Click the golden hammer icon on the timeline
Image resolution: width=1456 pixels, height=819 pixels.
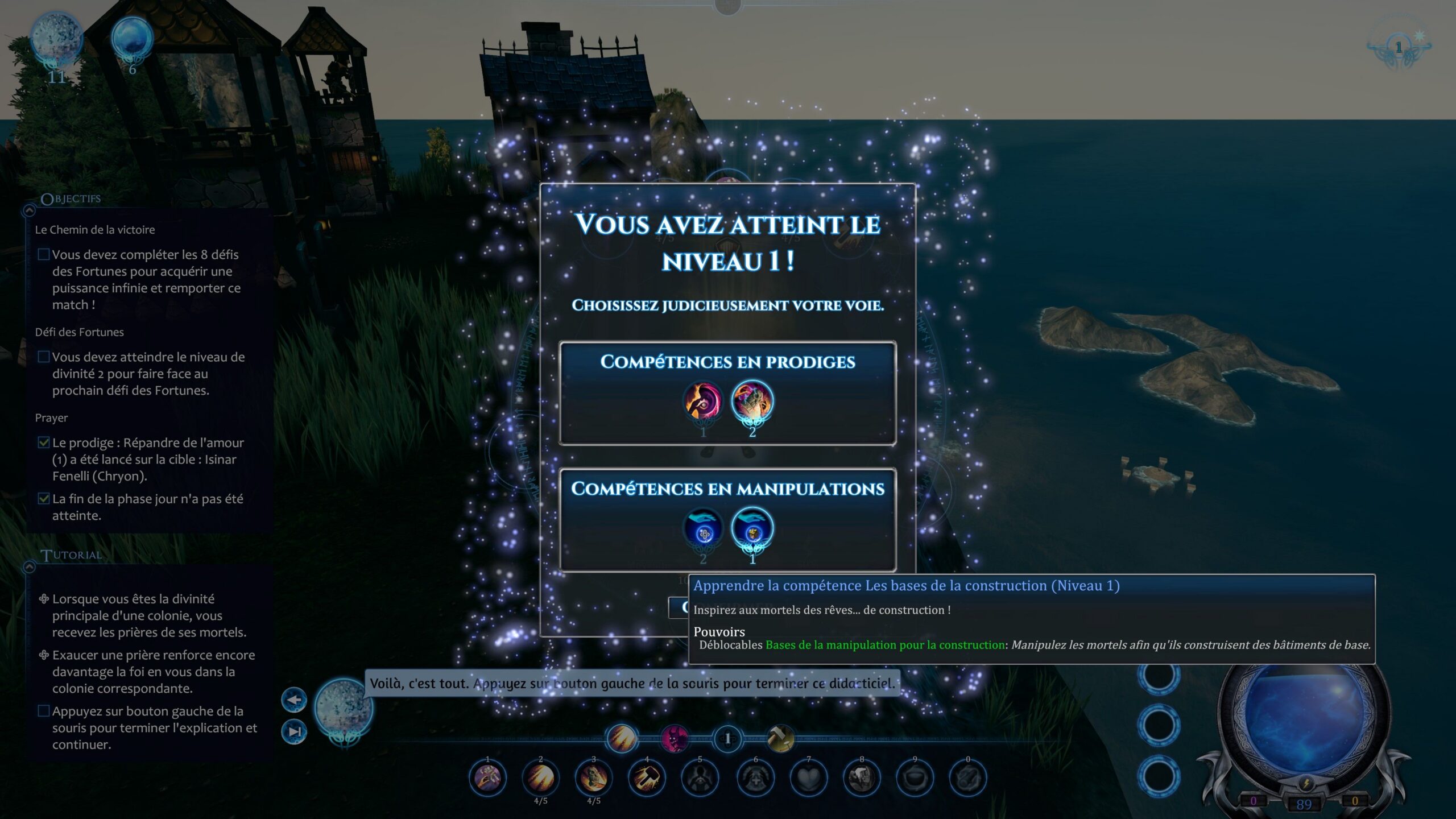[780, 739]
